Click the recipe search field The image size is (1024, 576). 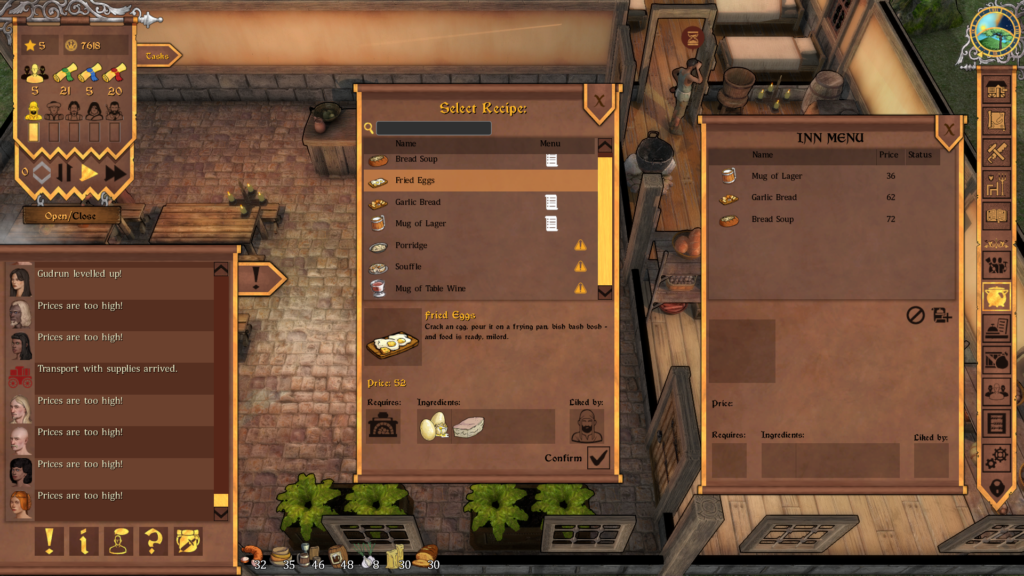(x=434, y=128)
